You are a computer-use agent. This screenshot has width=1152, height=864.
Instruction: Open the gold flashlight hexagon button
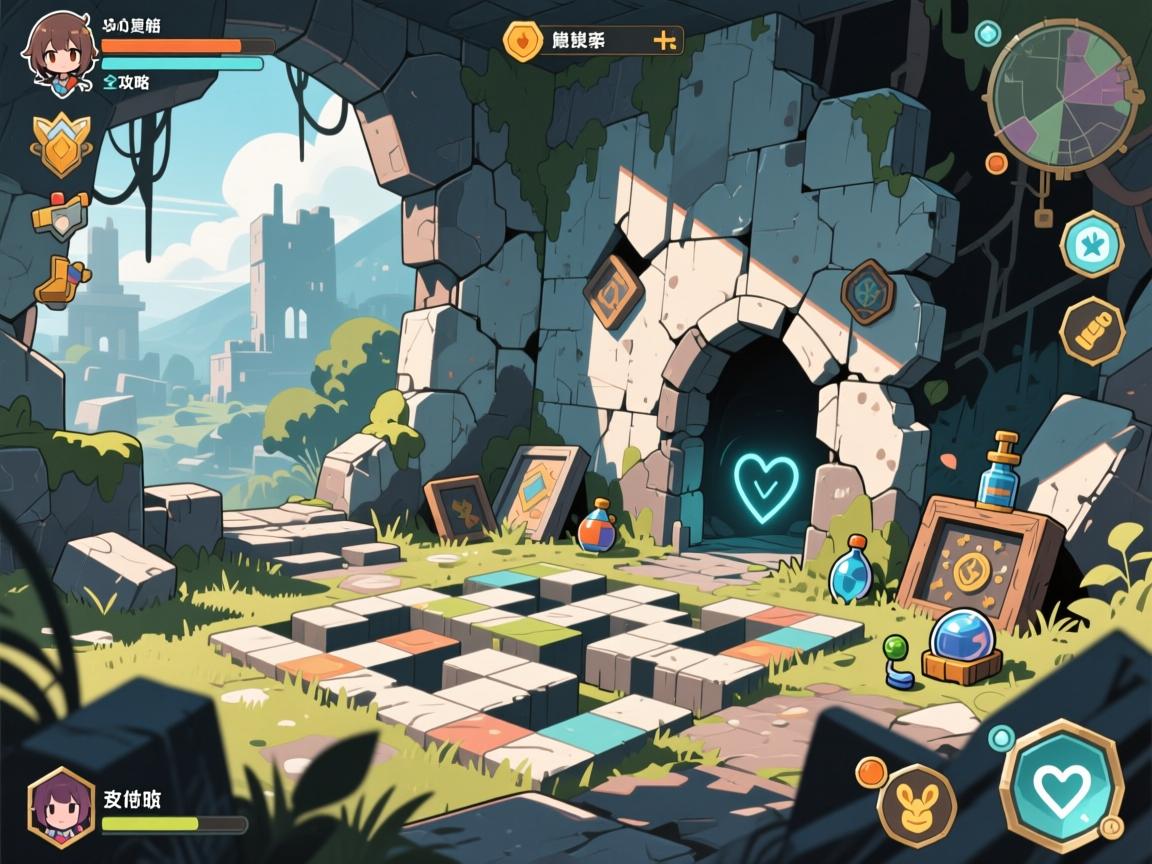click(x=1091, y=329)
